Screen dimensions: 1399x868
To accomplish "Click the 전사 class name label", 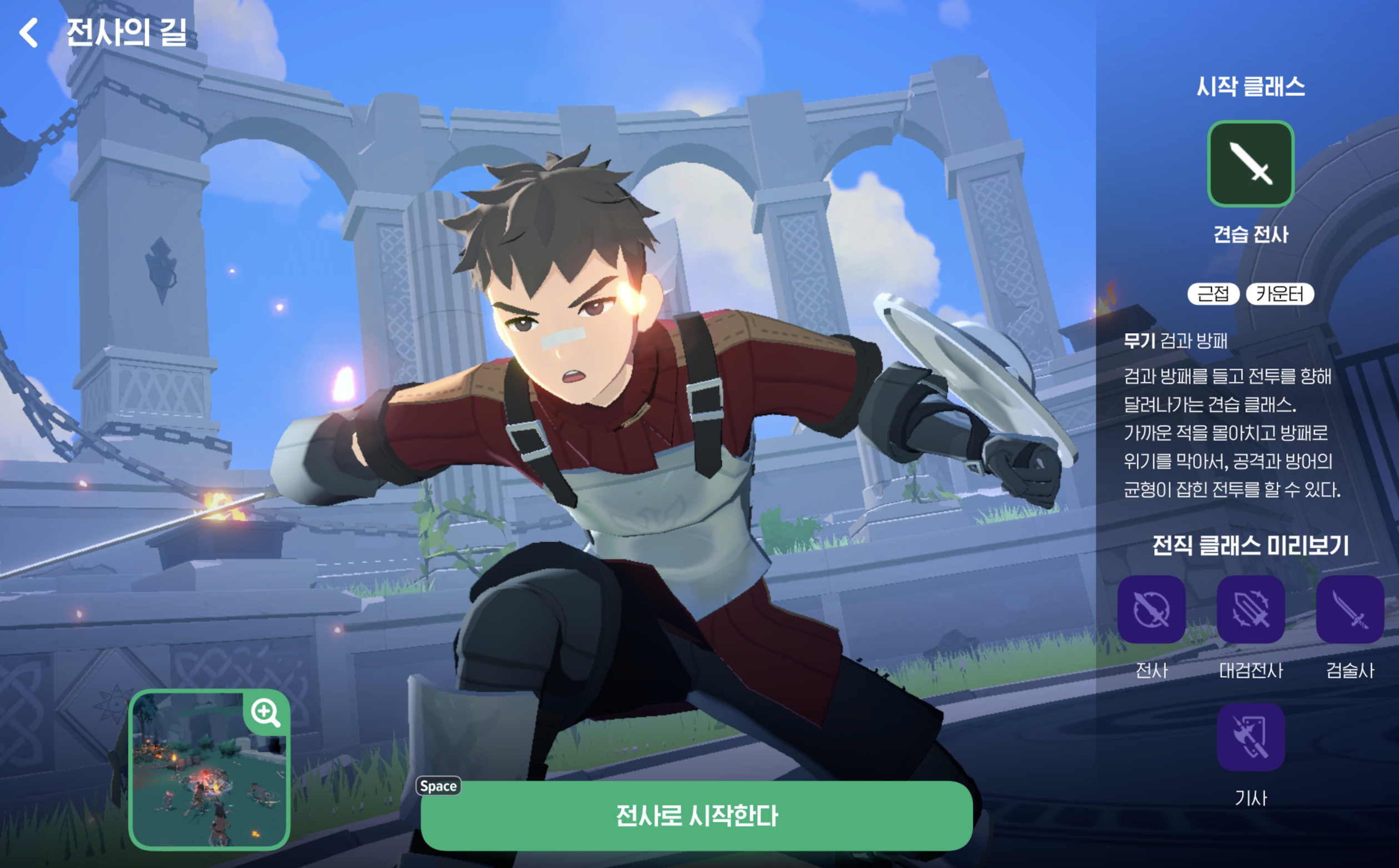I will click(x=1152, y=670).
